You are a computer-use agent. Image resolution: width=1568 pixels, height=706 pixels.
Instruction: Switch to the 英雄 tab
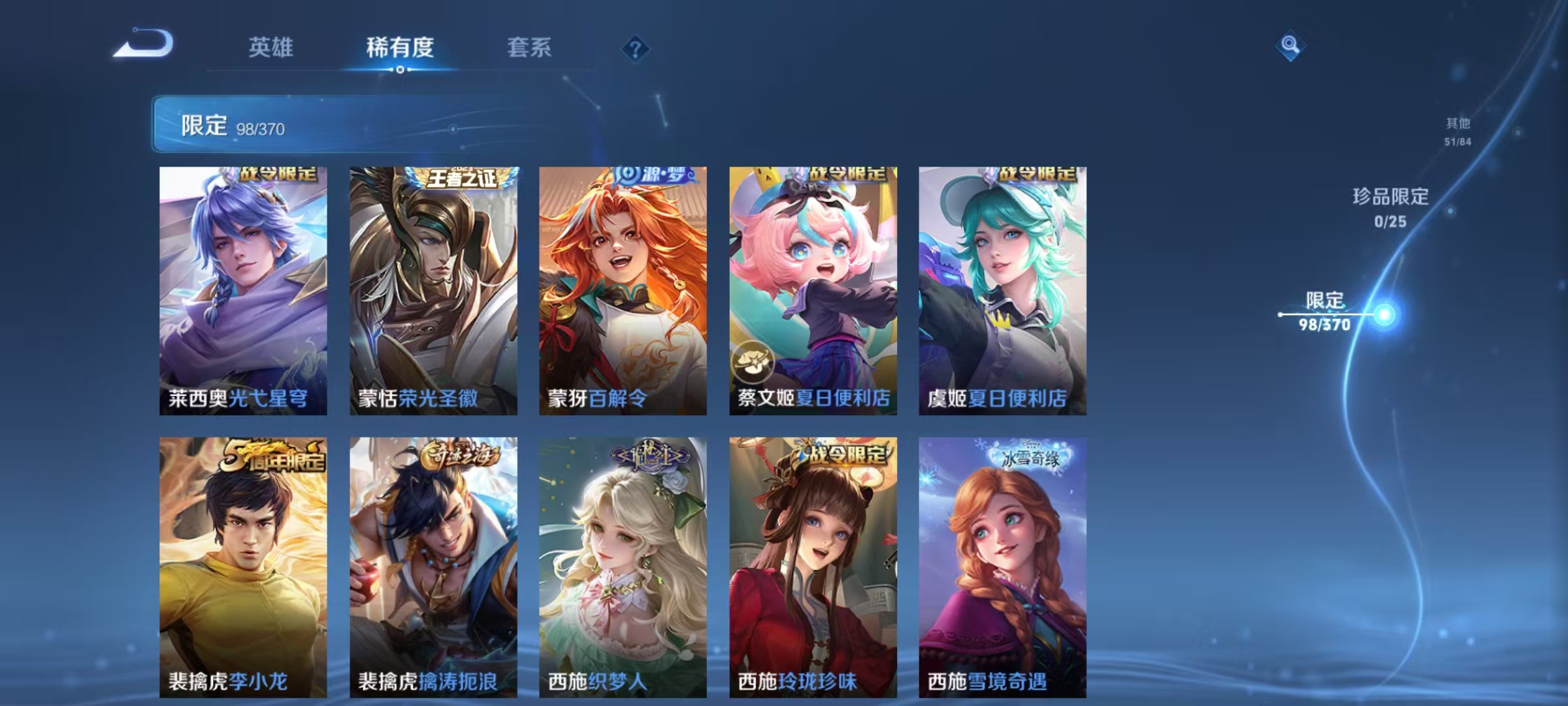click(271, 47)
